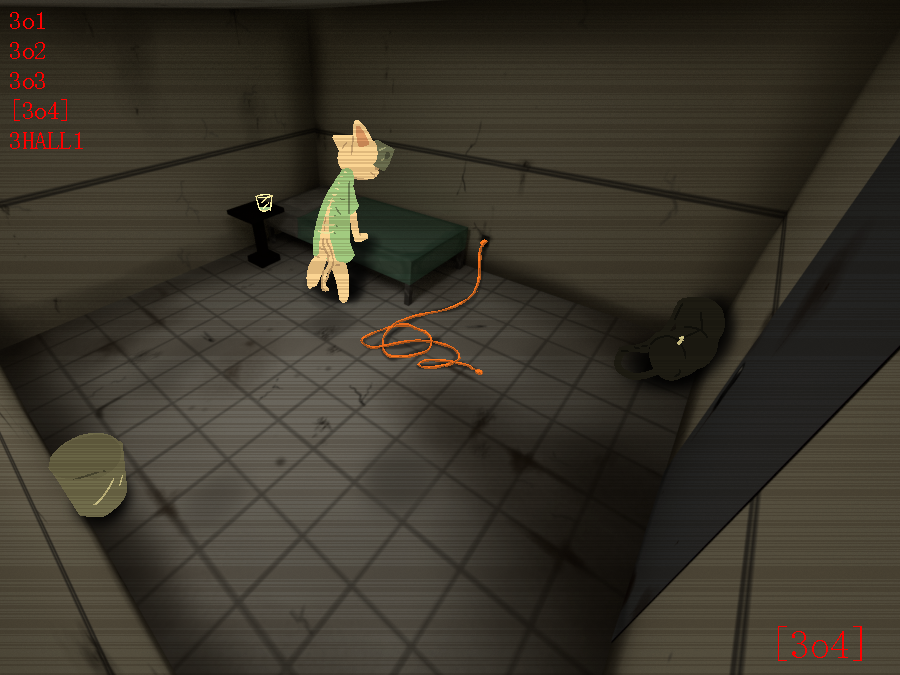
Task: Choose the bracketed 3o4 entry in camera list
Action: 39,111
